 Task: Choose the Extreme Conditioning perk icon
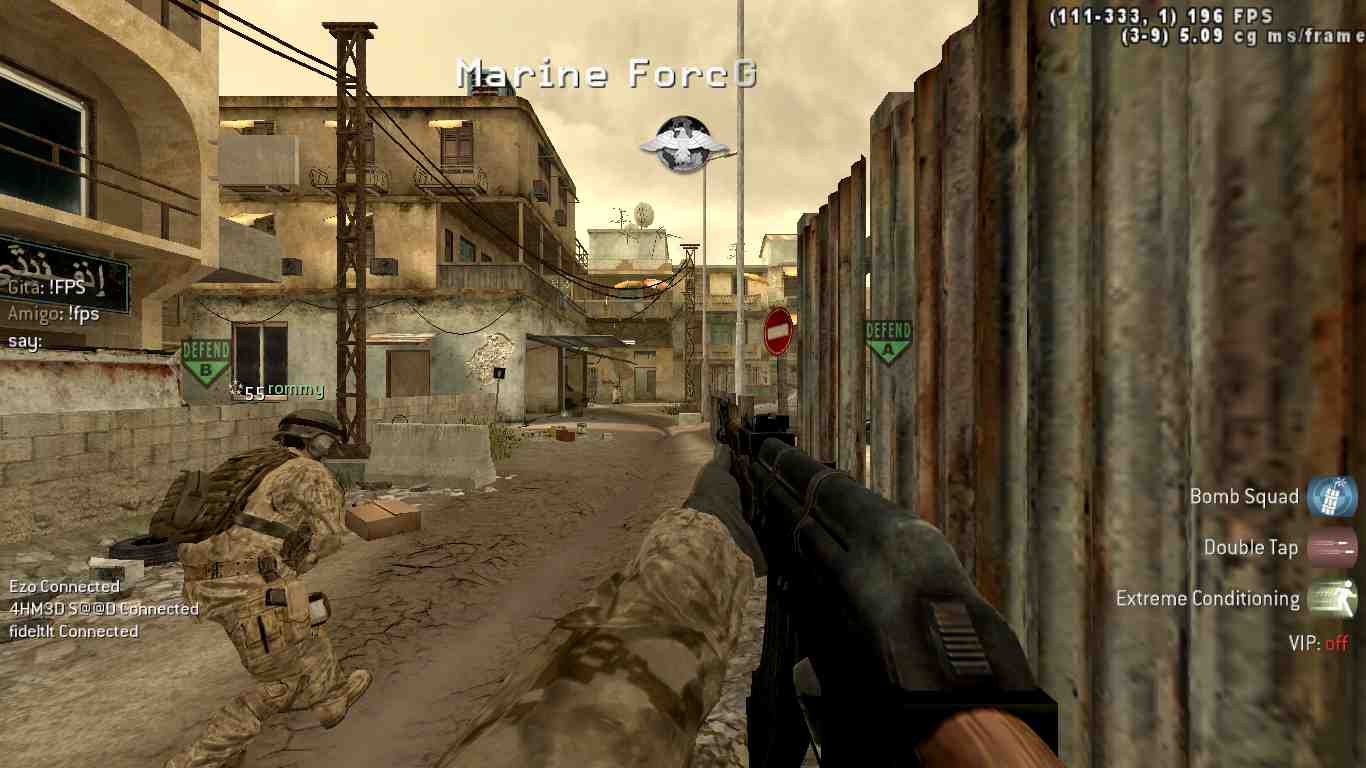[x=1332, y=599]
